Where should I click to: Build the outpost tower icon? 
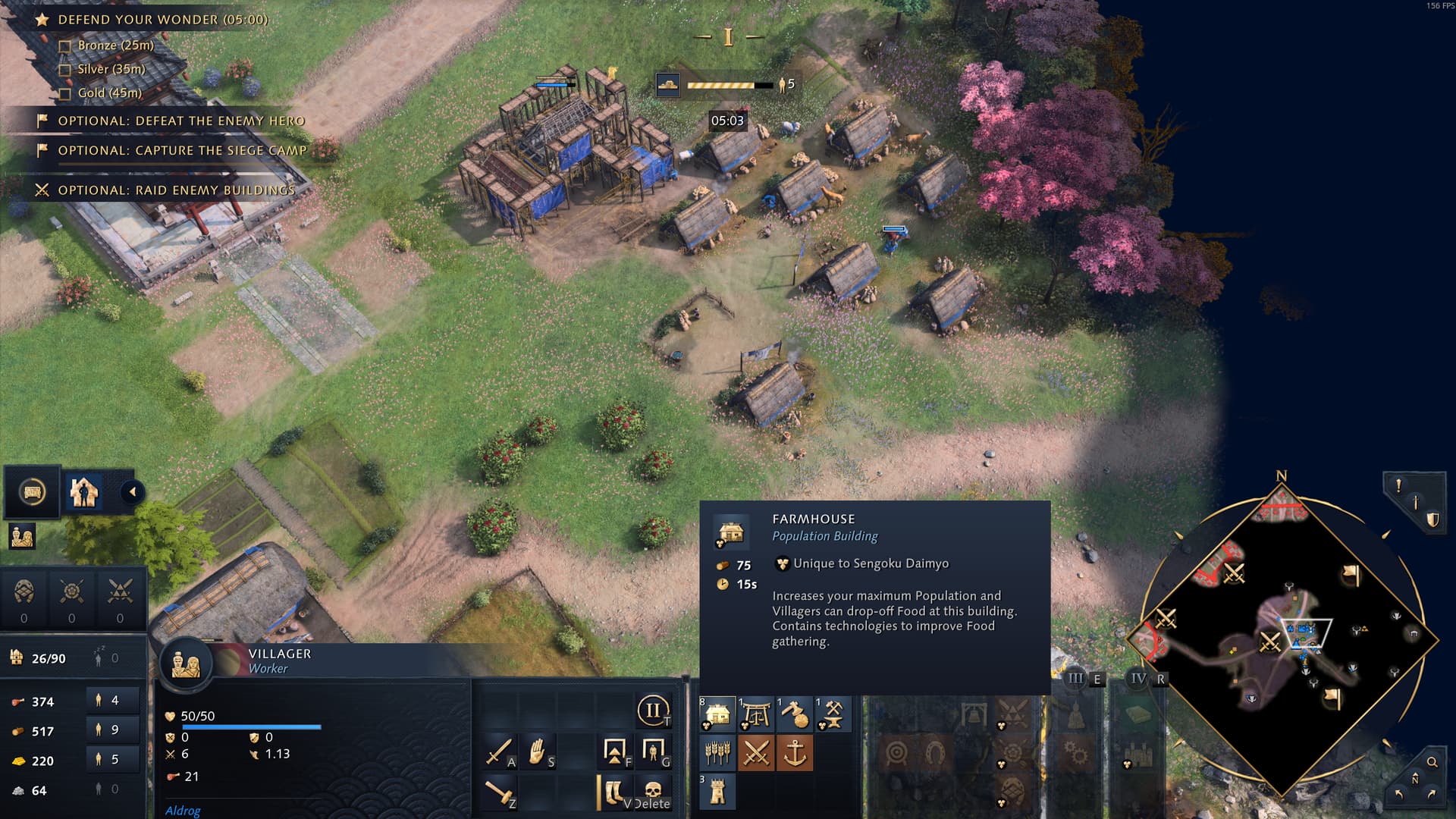tap(717, 792)
